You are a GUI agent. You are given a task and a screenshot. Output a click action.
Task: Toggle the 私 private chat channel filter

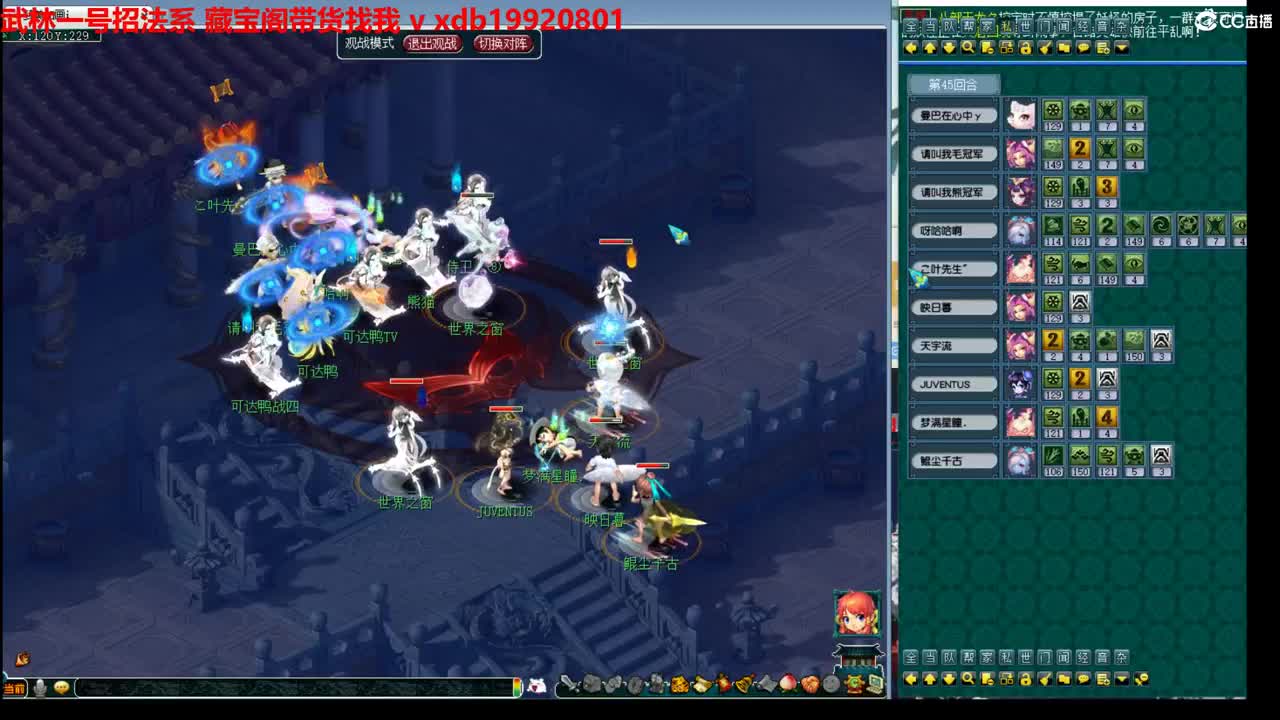1006,655
